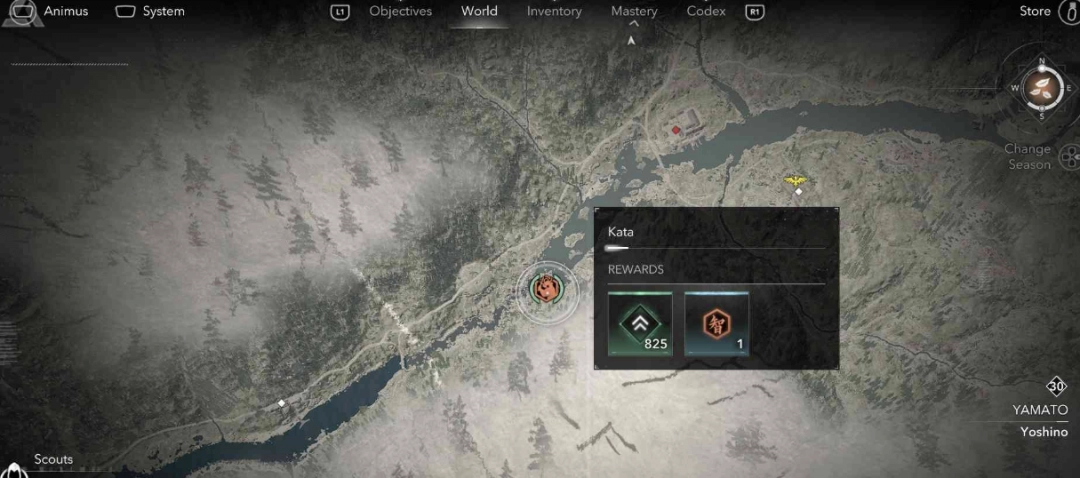Open the Objectives tab
Screen dimensions: 1080x478
coord(400,11)
